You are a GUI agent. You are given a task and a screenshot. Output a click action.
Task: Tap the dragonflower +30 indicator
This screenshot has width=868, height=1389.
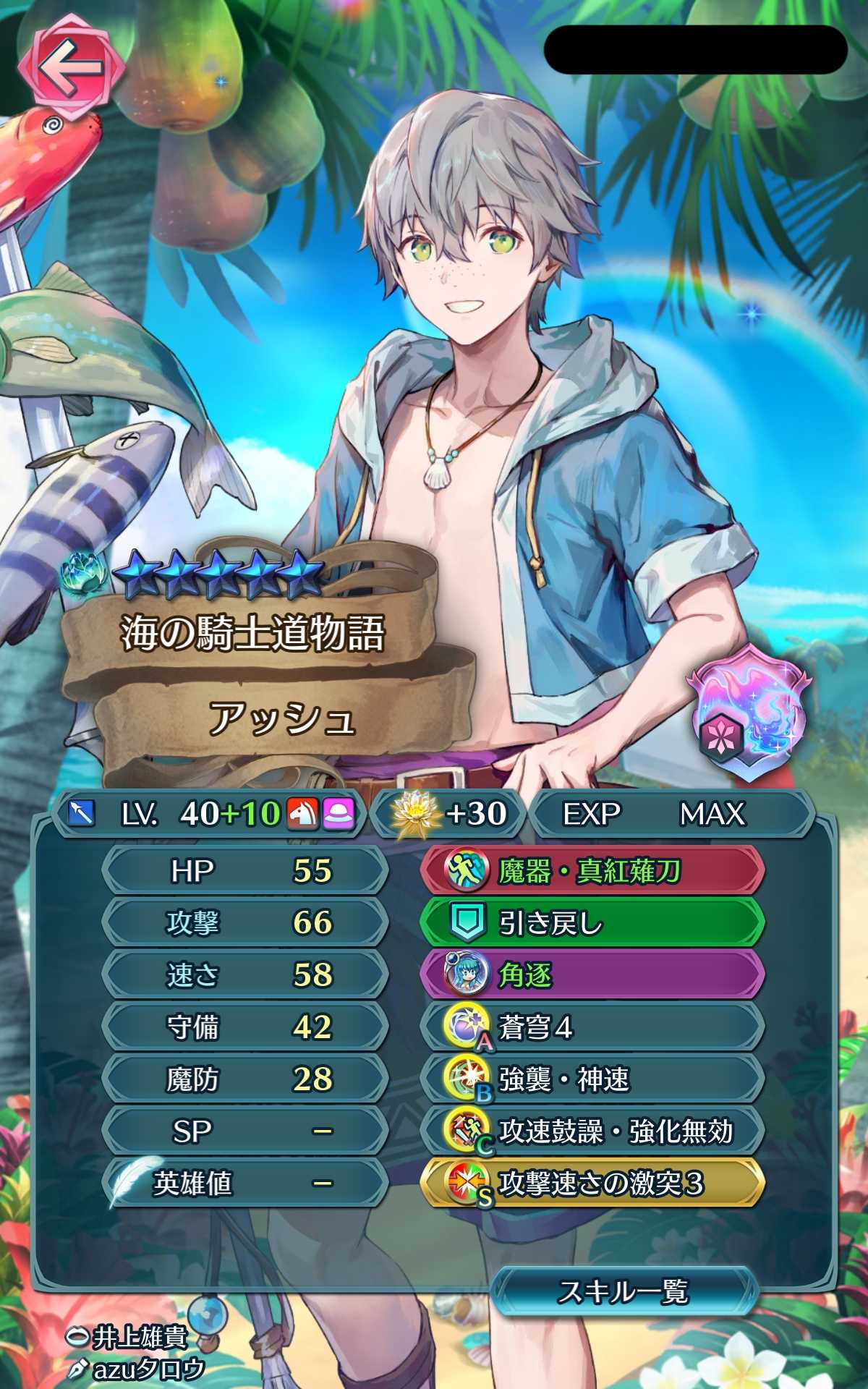pos(448,814)
